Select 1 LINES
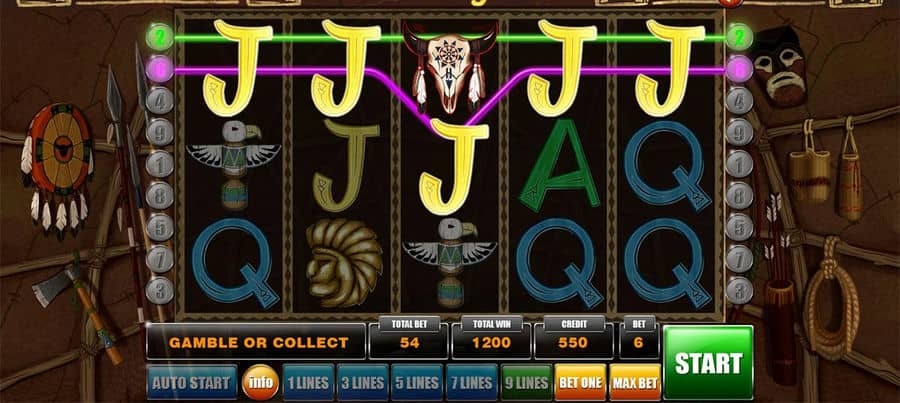 pyautogui.click(x=307, y=382)
